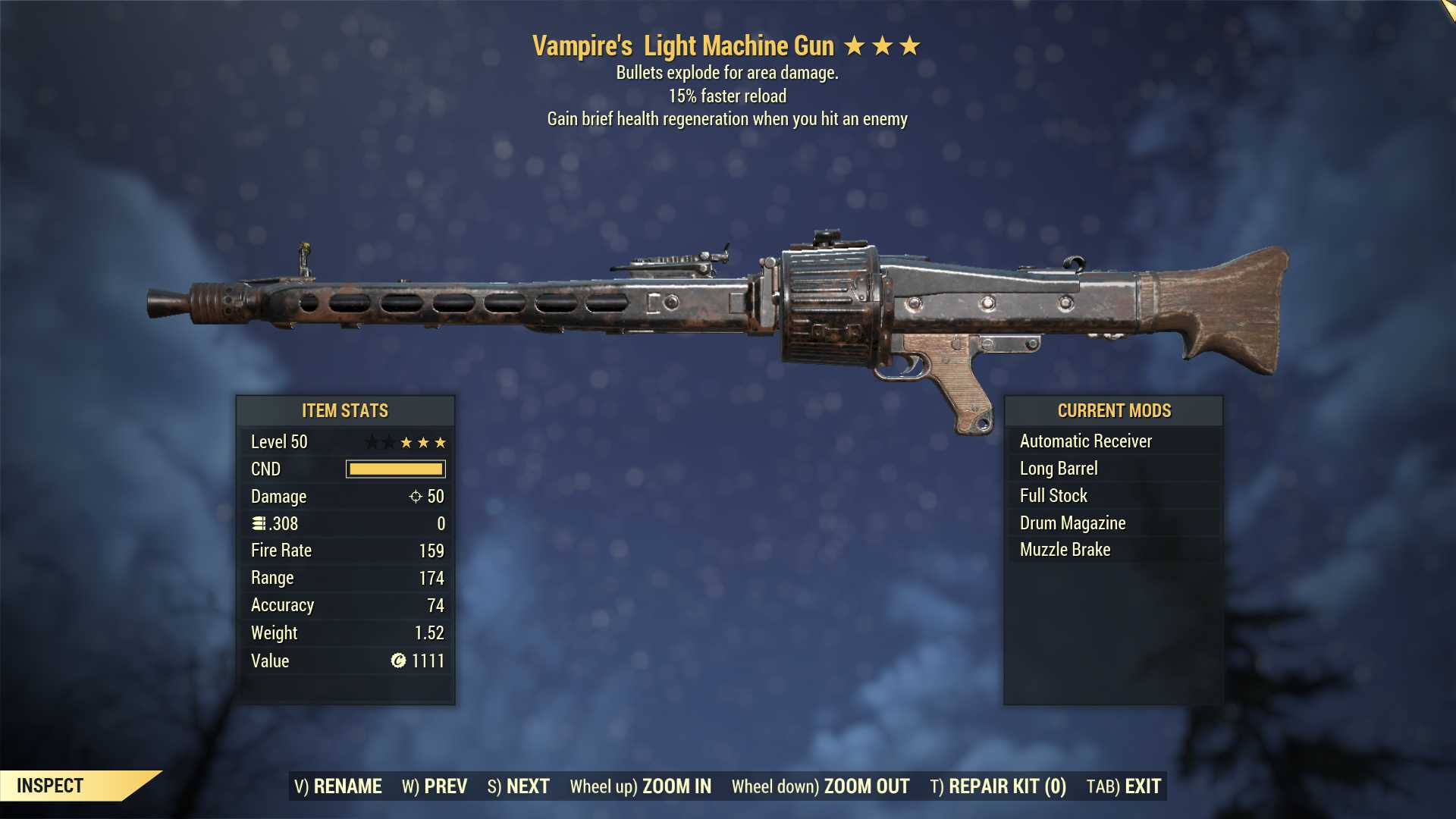
Task: Choose Zoom In on the weapon
Action: (x=641, y=786)
